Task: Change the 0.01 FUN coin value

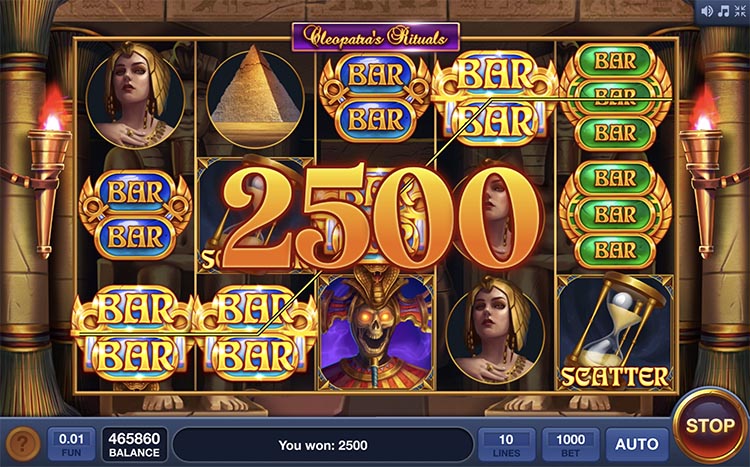Action: coord(71,444)
